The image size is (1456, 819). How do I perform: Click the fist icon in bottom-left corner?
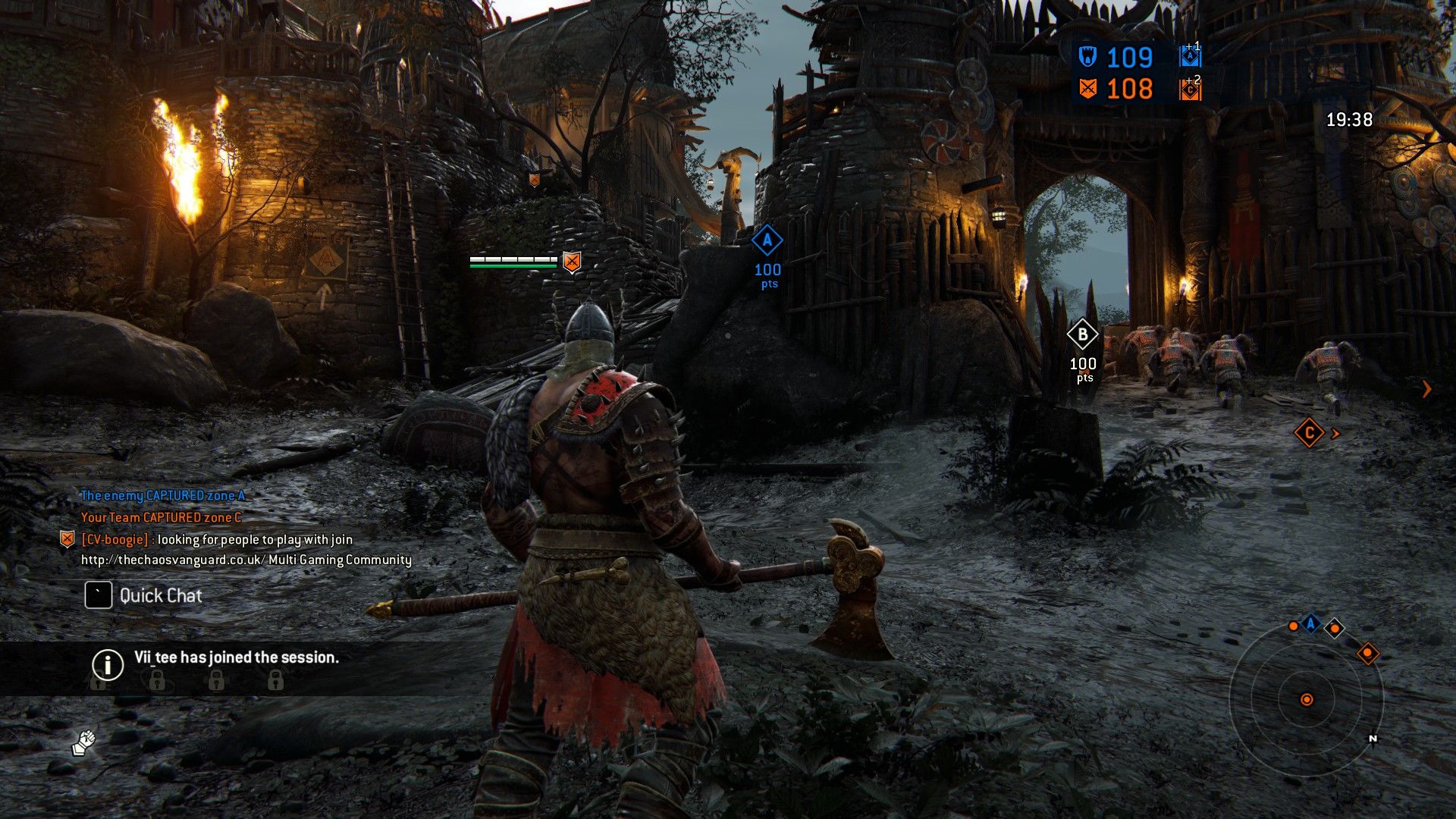pyautogui.click(x=84, y=742)
